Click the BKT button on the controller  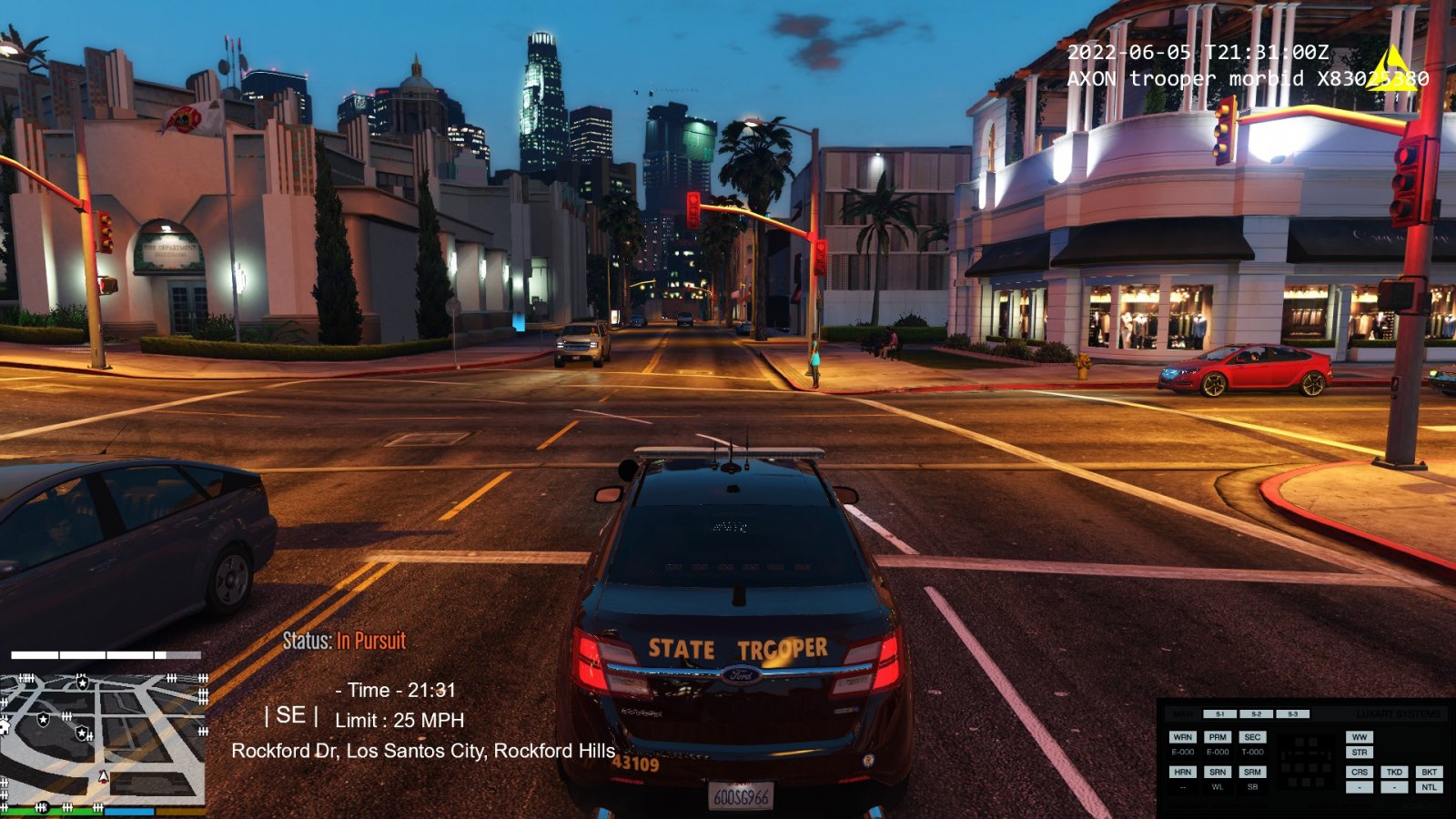click(x=1429, y=772)
